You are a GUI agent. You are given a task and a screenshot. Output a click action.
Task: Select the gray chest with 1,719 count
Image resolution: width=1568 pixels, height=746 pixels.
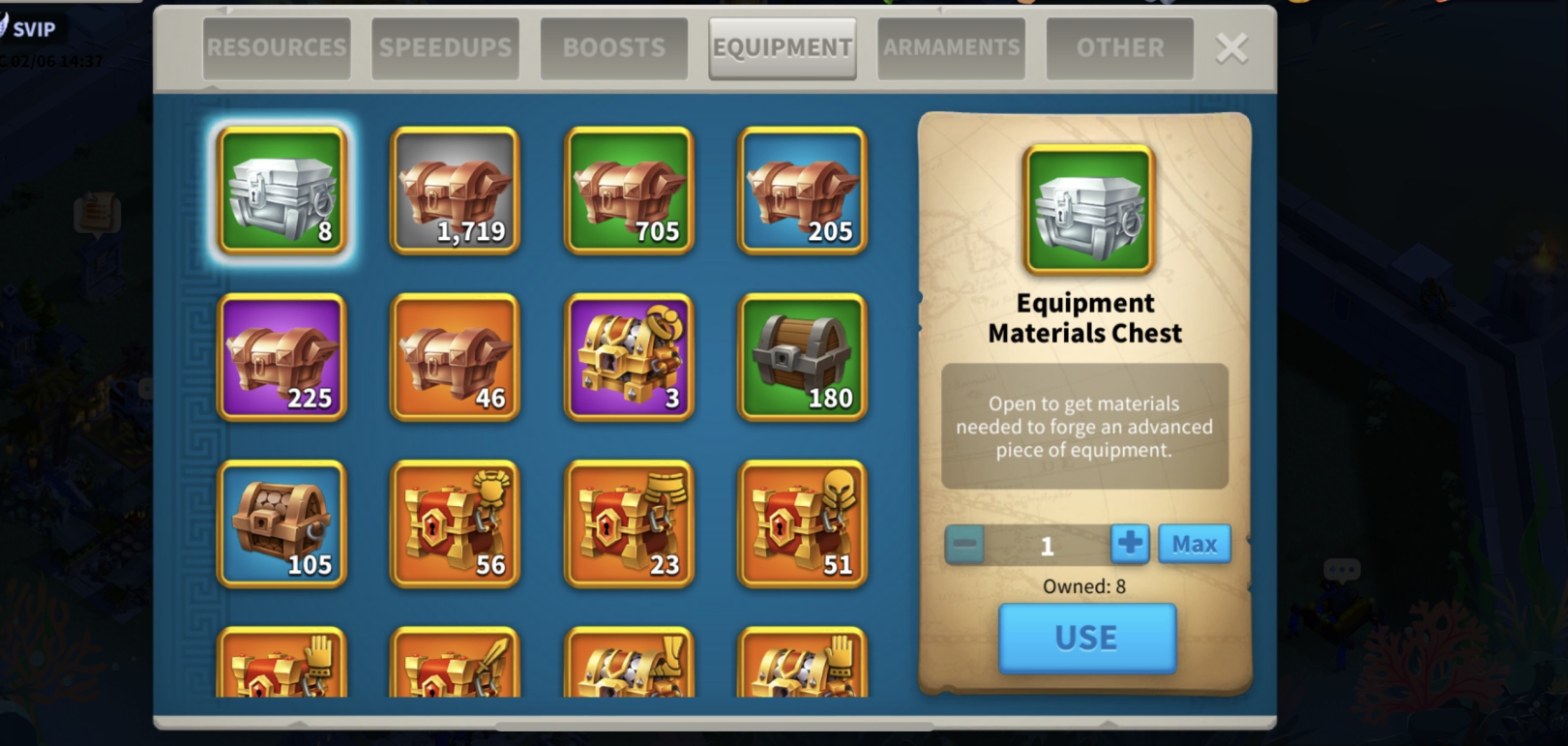tap(455, 191)
